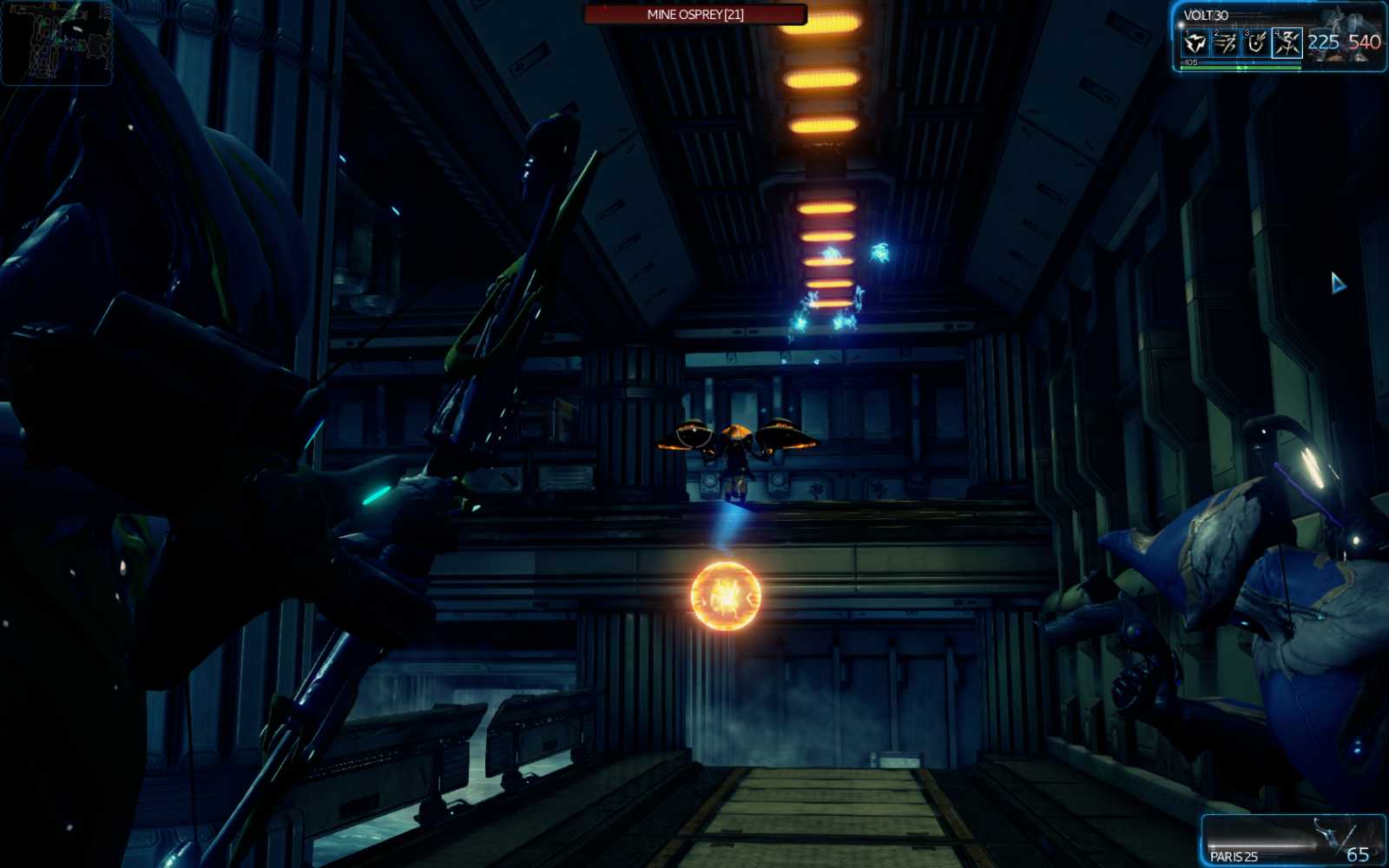Select the highlighted Overload ability icon
Screen dimensions: 1389x868
[1288, 42]
